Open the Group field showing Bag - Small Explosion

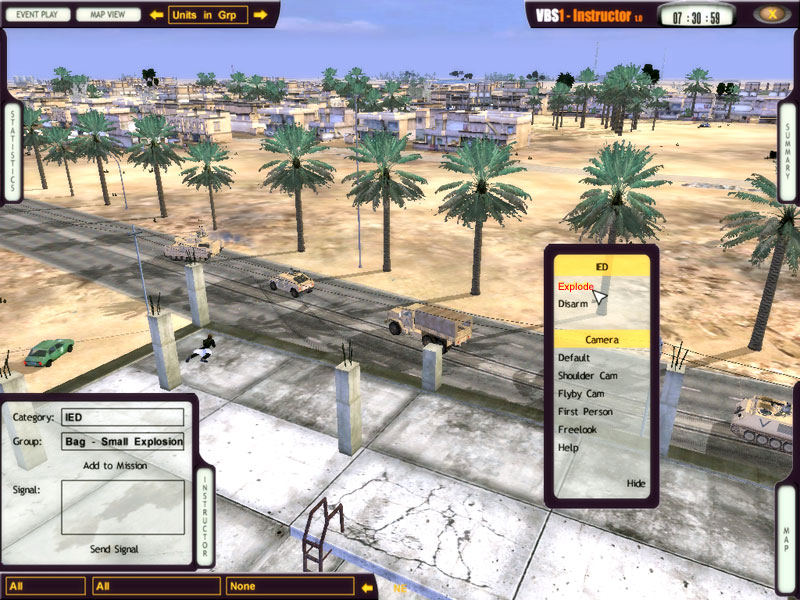pos(123,441)
